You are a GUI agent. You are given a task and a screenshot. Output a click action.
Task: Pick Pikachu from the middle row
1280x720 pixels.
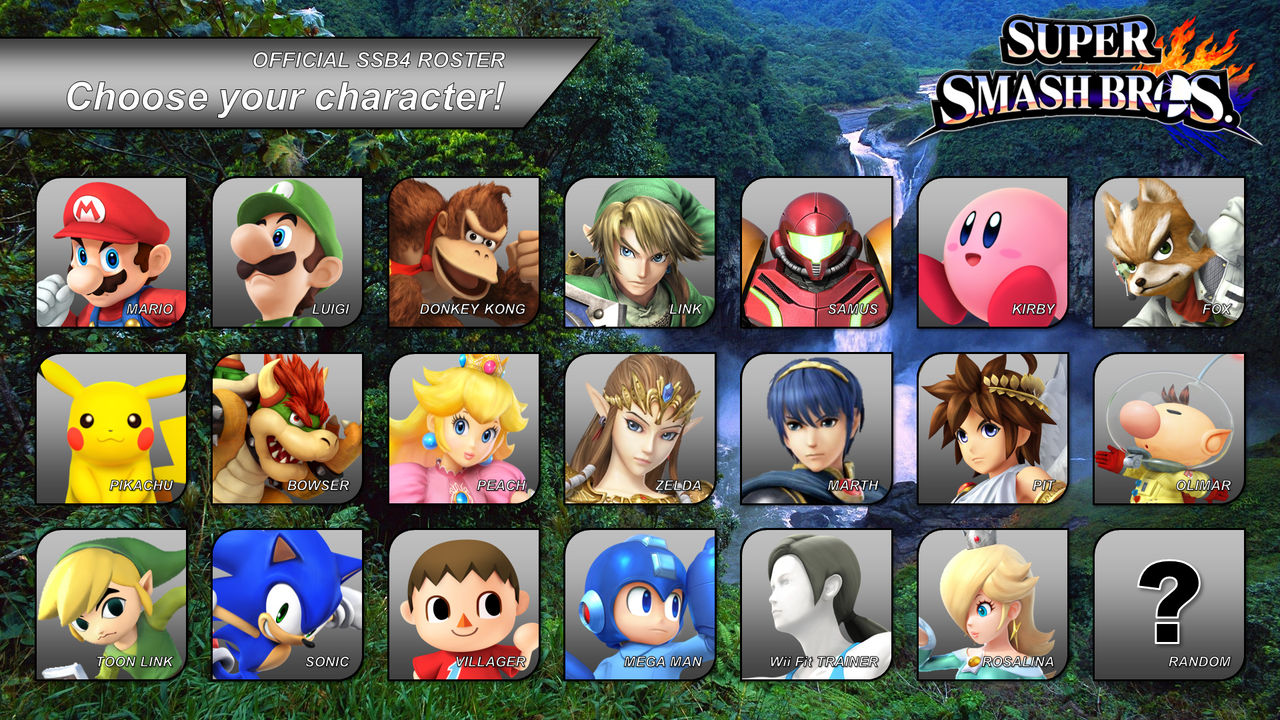(110, 430)
